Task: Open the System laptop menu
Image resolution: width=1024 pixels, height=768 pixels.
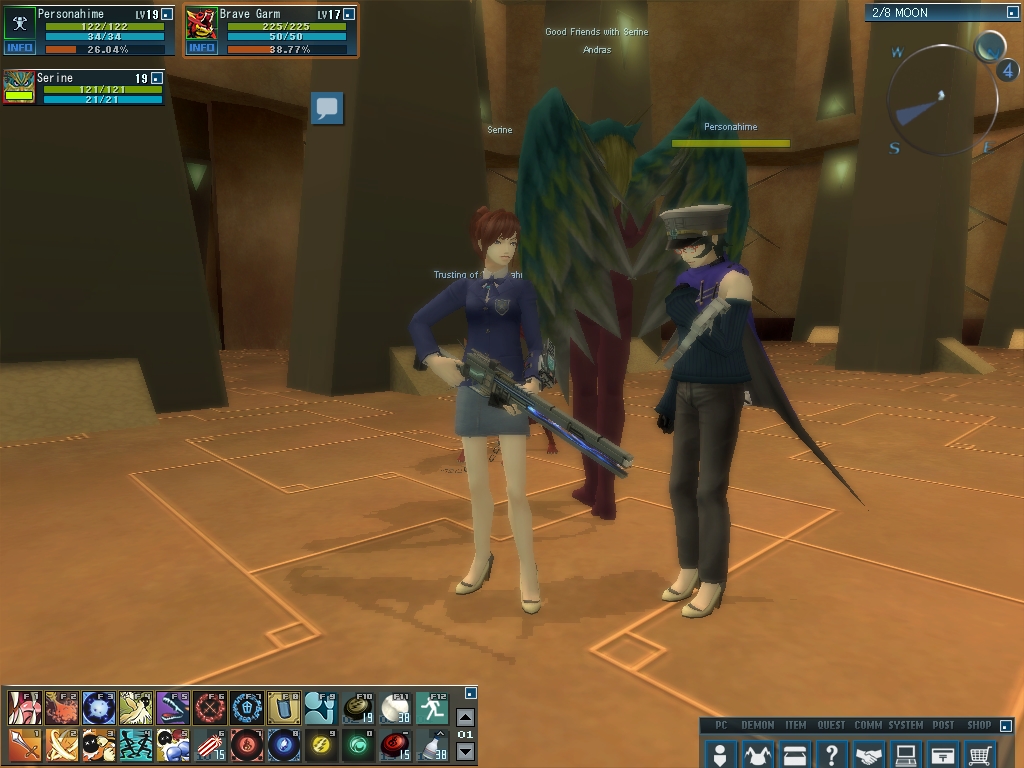Action: [906, 754]
